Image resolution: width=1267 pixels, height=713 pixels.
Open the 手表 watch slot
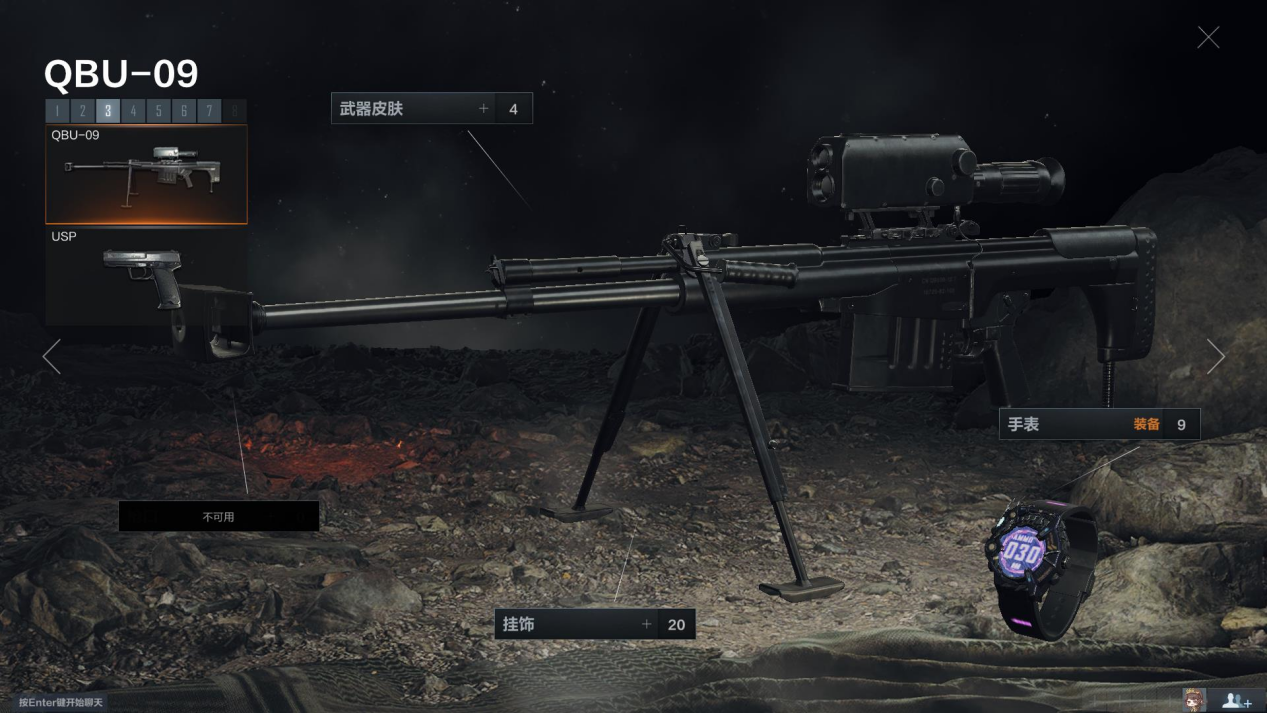pos(1098,424)
